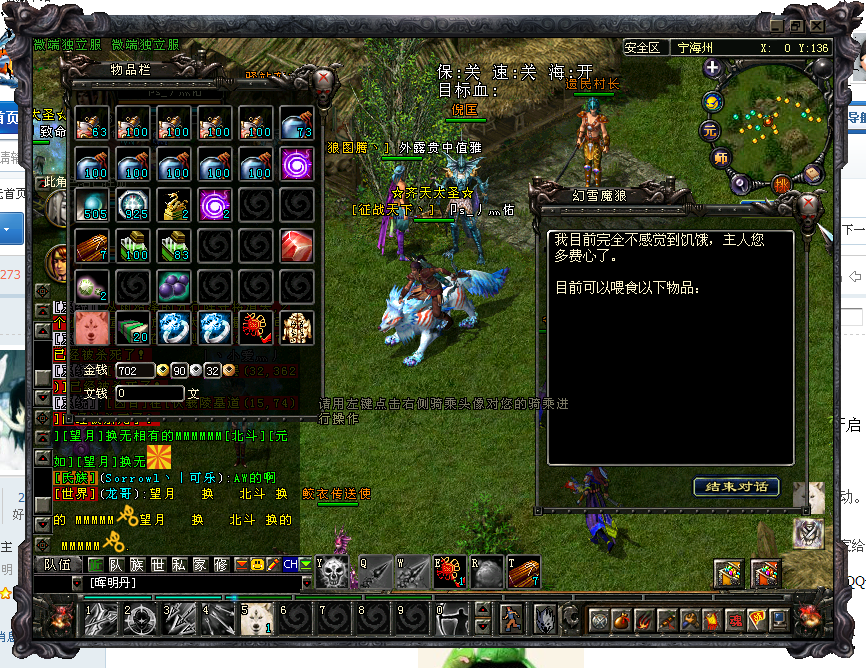Click the plus button beside minimap

tap(712, 68)
